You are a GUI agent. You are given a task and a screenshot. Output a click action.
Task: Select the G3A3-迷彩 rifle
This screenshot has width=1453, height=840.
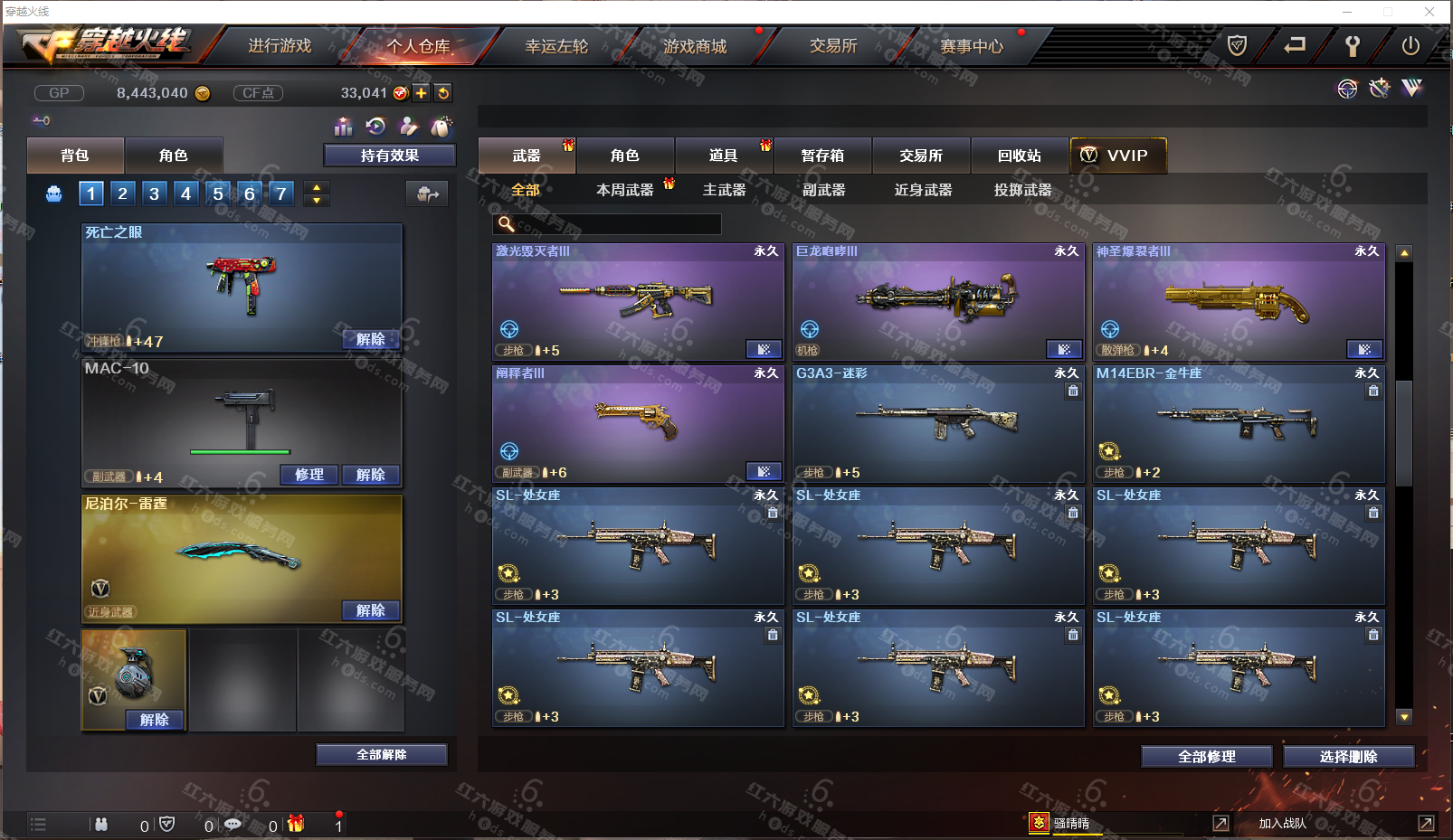coord(938,422)
